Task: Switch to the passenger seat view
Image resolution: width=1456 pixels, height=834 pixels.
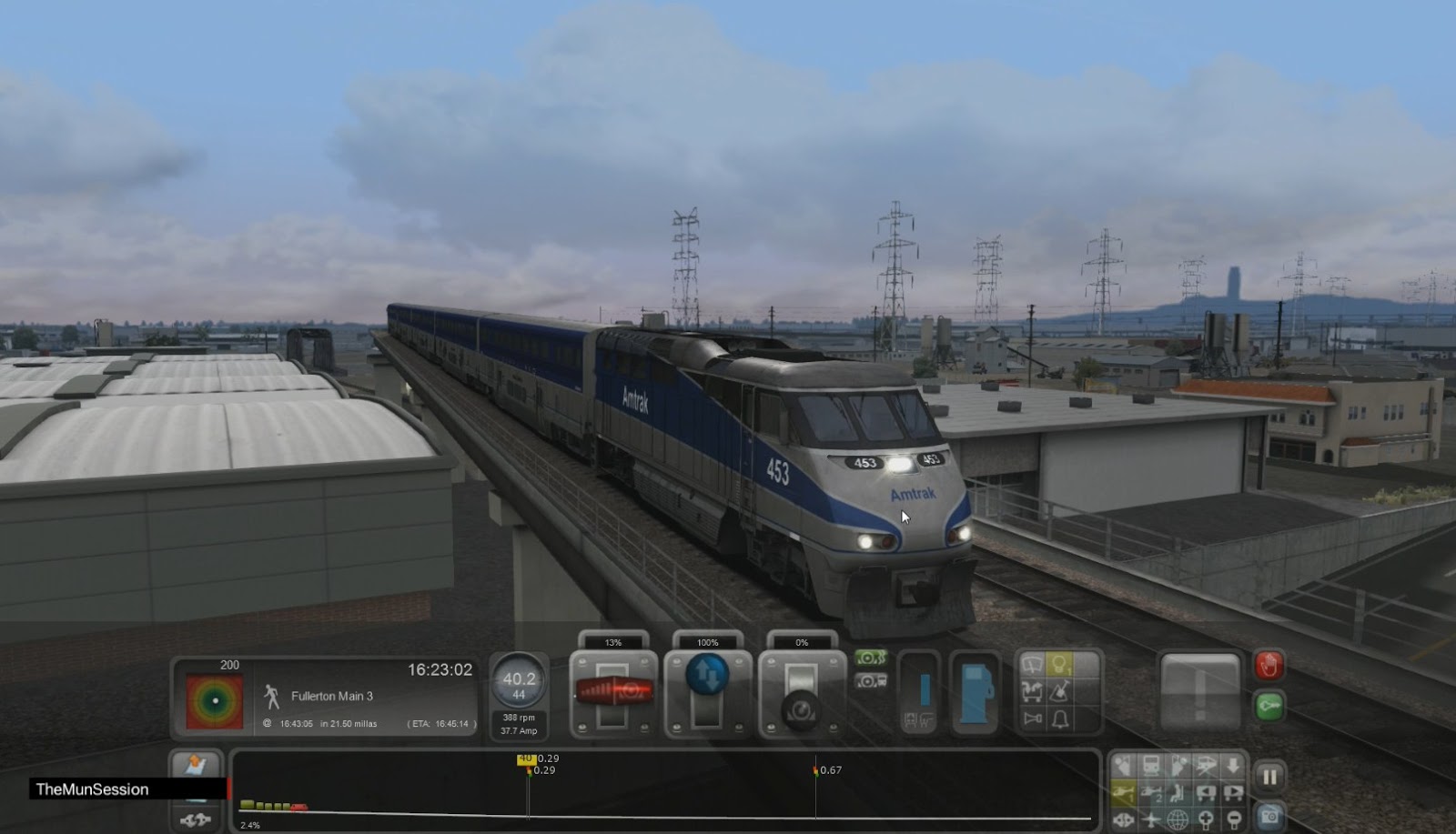Action: [1178, 793]
